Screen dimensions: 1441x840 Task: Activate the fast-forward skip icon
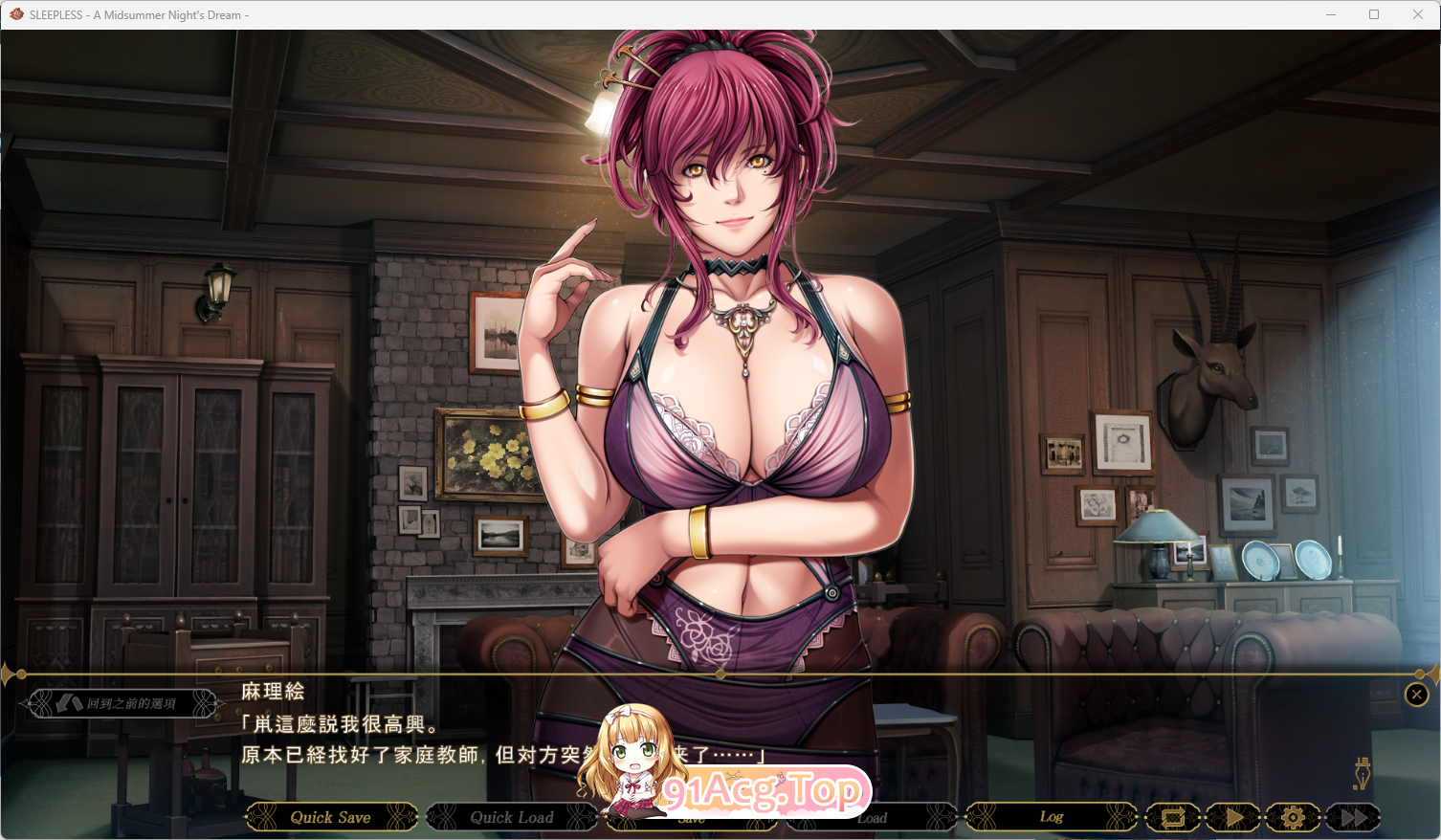(1352, 817)
